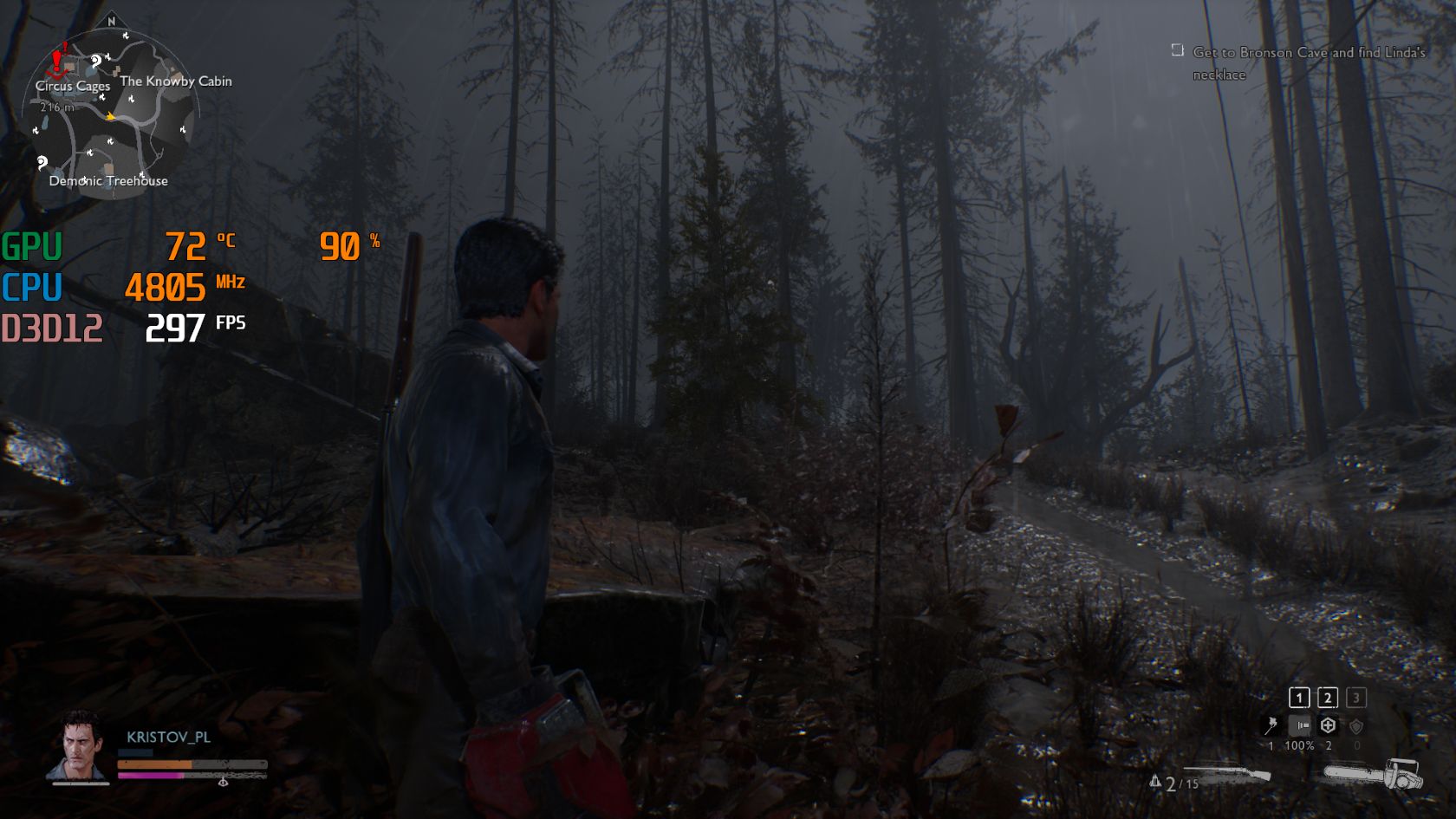1456x819 pixels.
Task: Select the Shemp's Cola healing item icon
Action: [x=1329, y=725]
